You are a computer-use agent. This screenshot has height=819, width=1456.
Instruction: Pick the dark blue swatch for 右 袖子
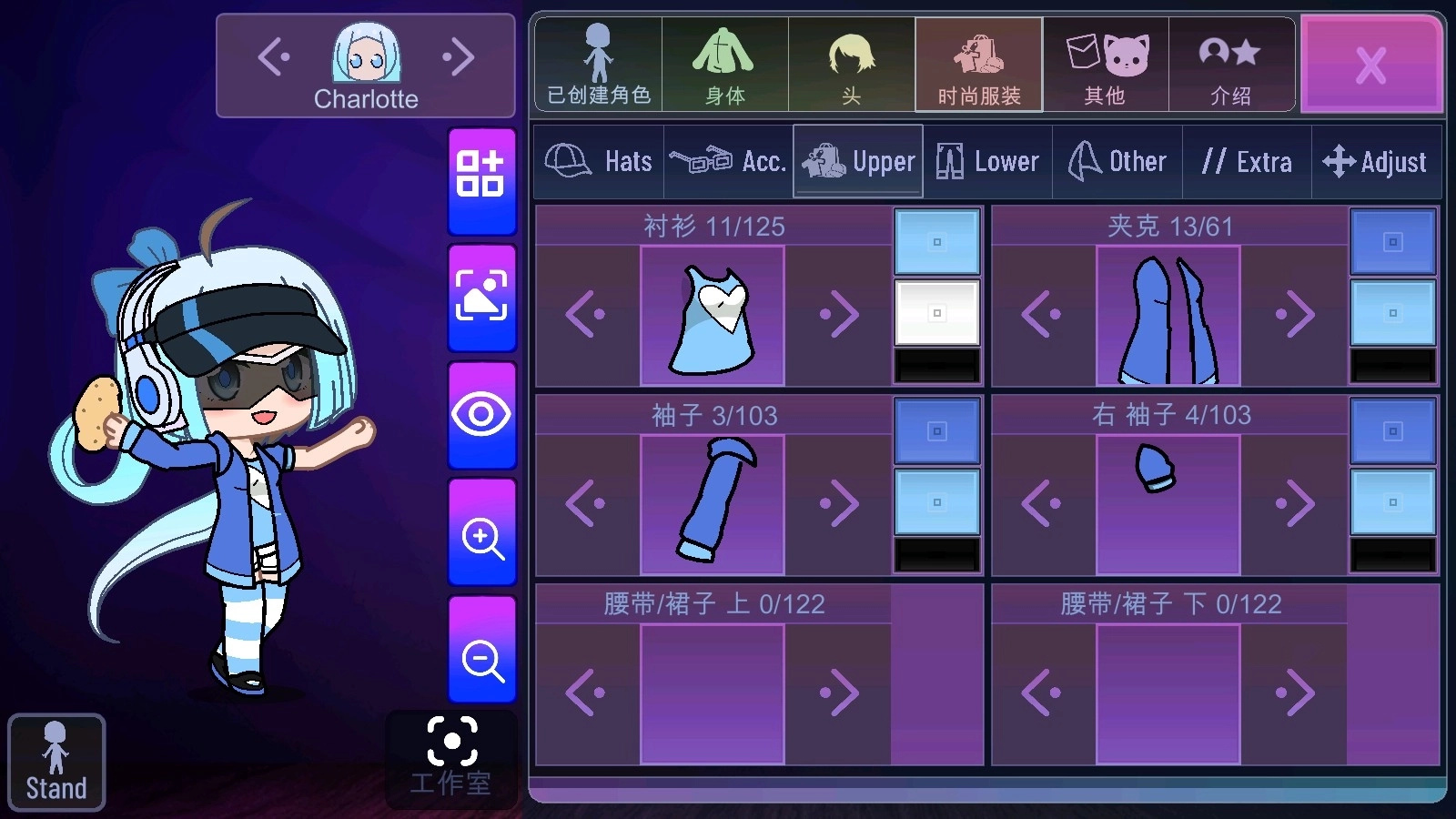(1391, 429)
